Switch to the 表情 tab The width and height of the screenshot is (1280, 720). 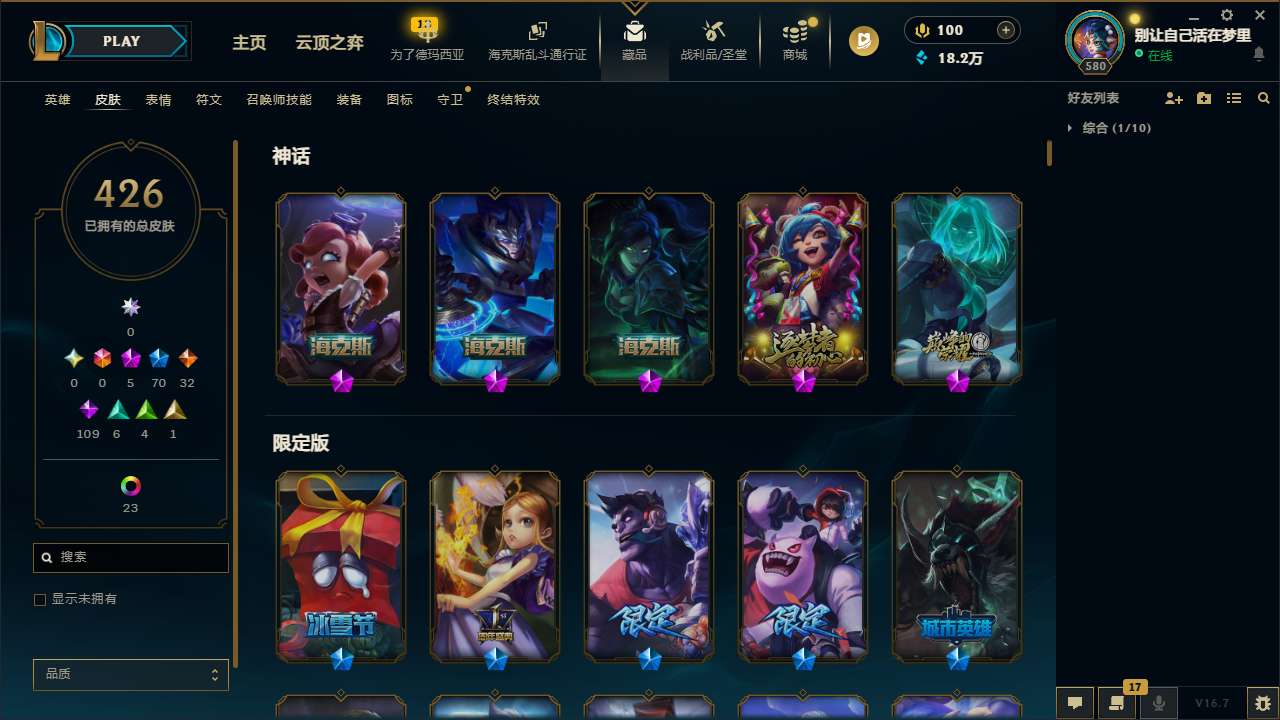158,100
